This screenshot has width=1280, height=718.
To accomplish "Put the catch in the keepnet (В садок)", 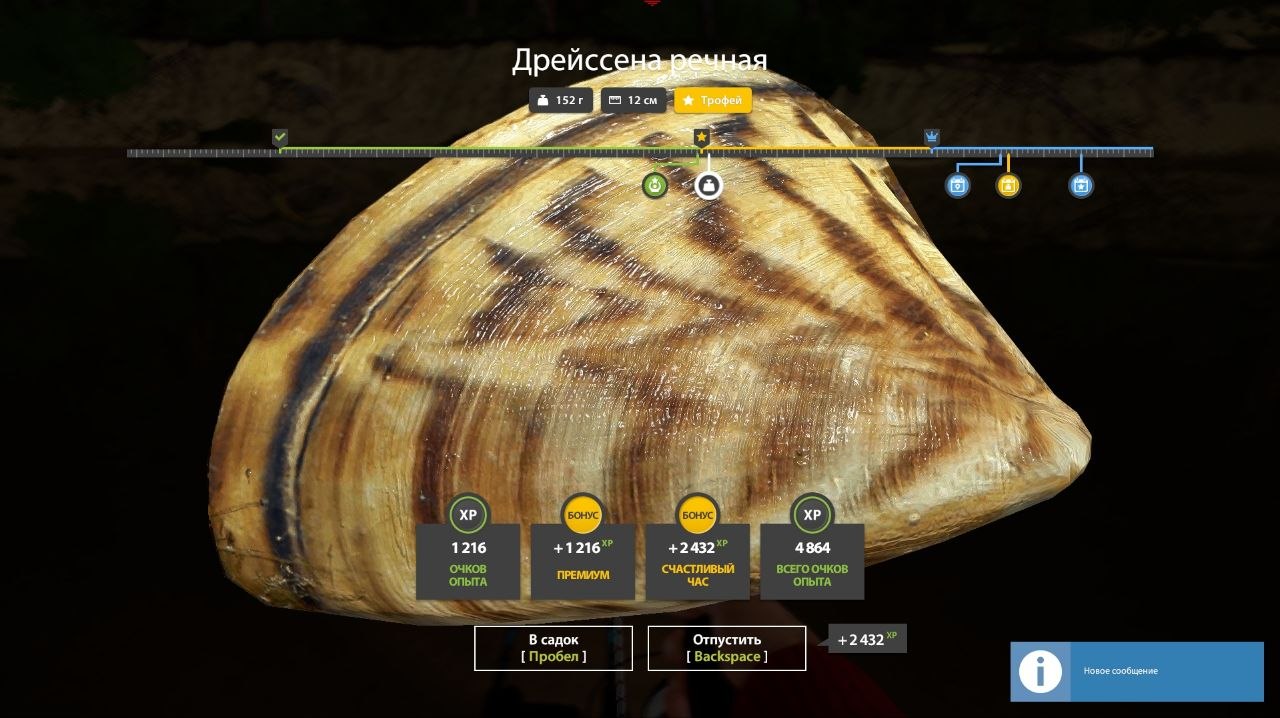I will click(x=553, y=648).
